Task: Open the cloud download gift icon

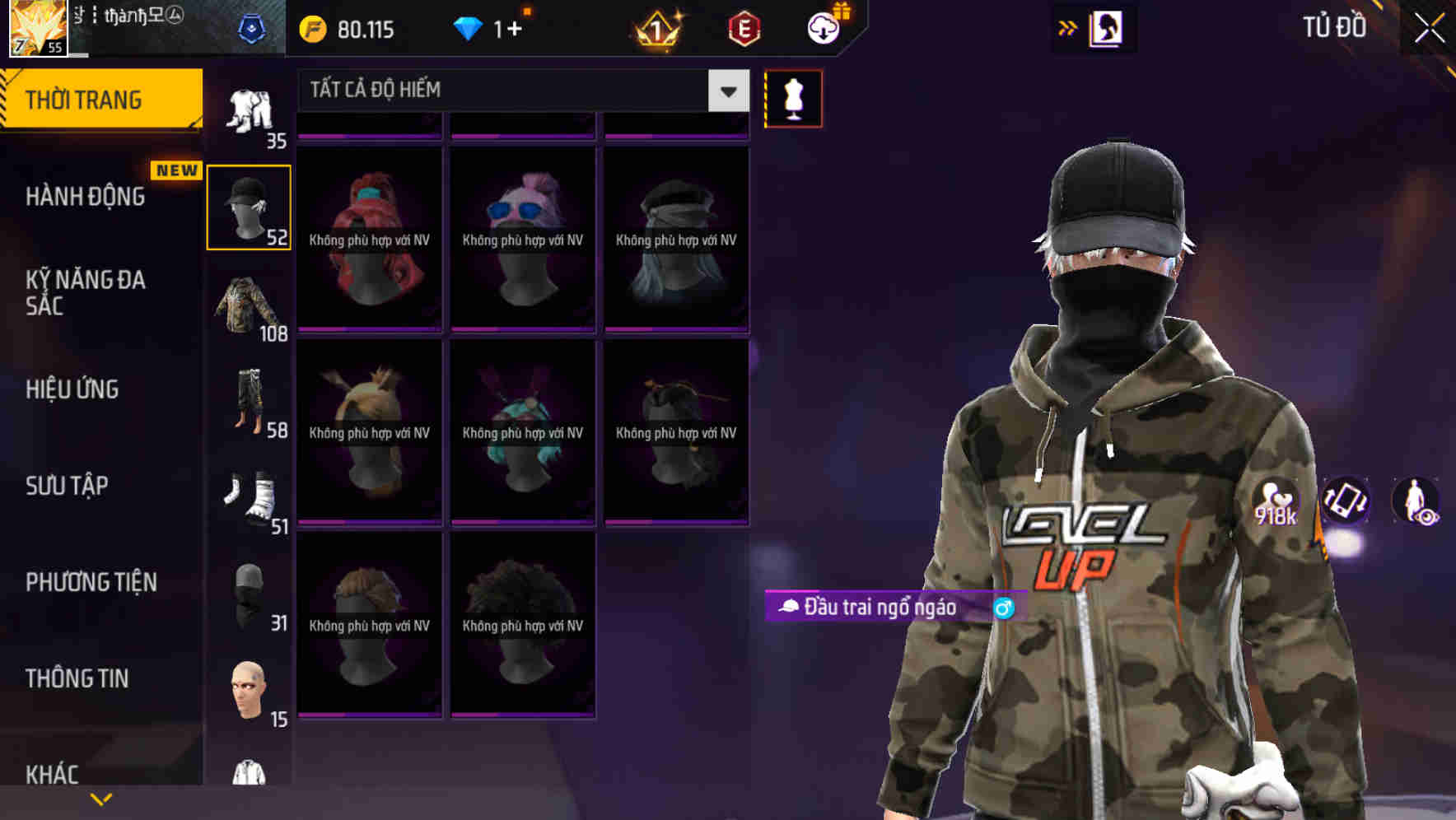Action: [x=824, y=27]
